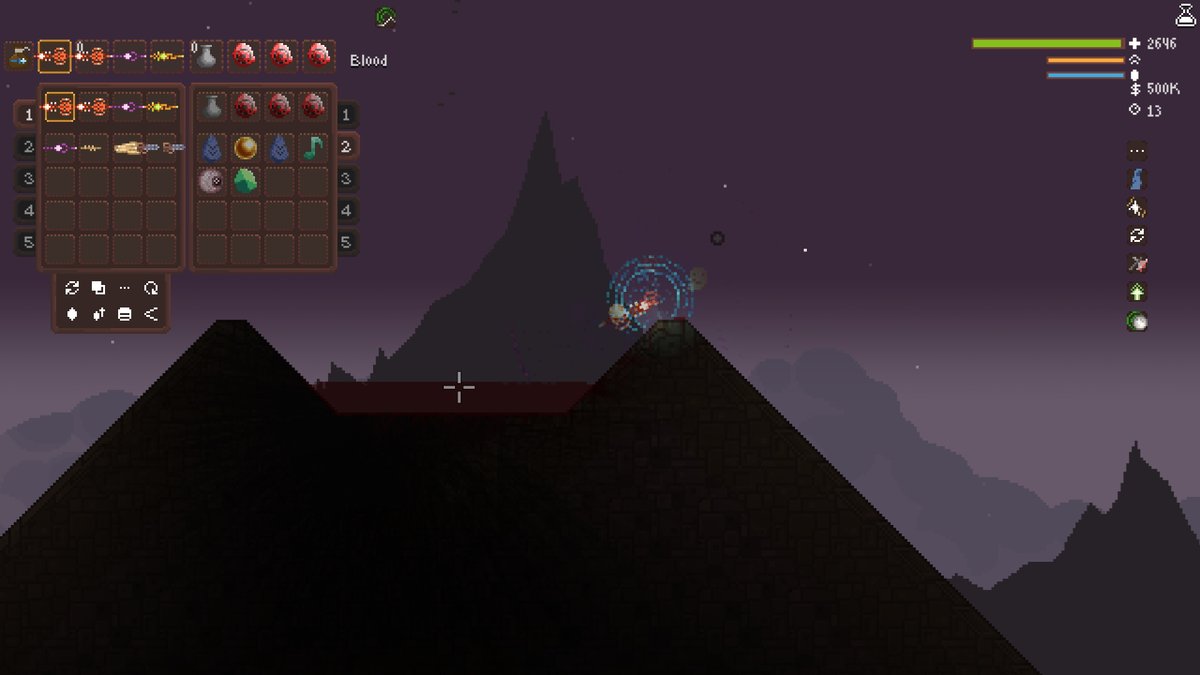Click the single circular arrow button below inventory
1200x675 pixels.
[151, 288]
